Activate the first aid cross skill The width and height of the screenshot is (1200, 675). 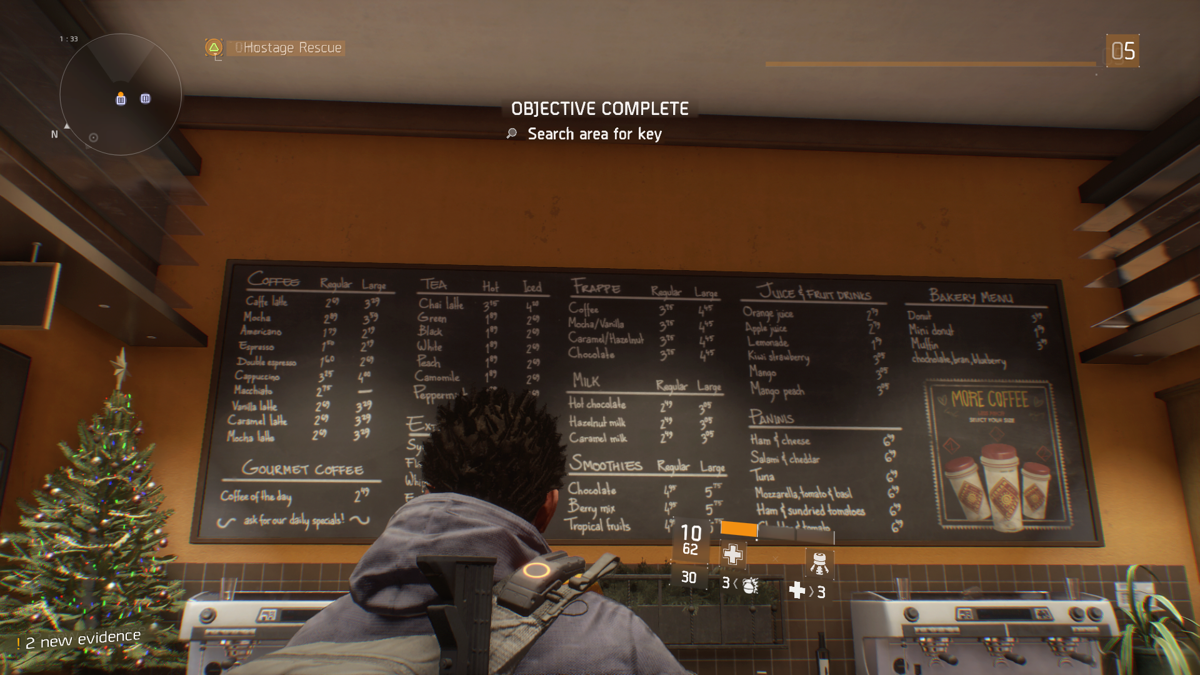click(733, 555)
